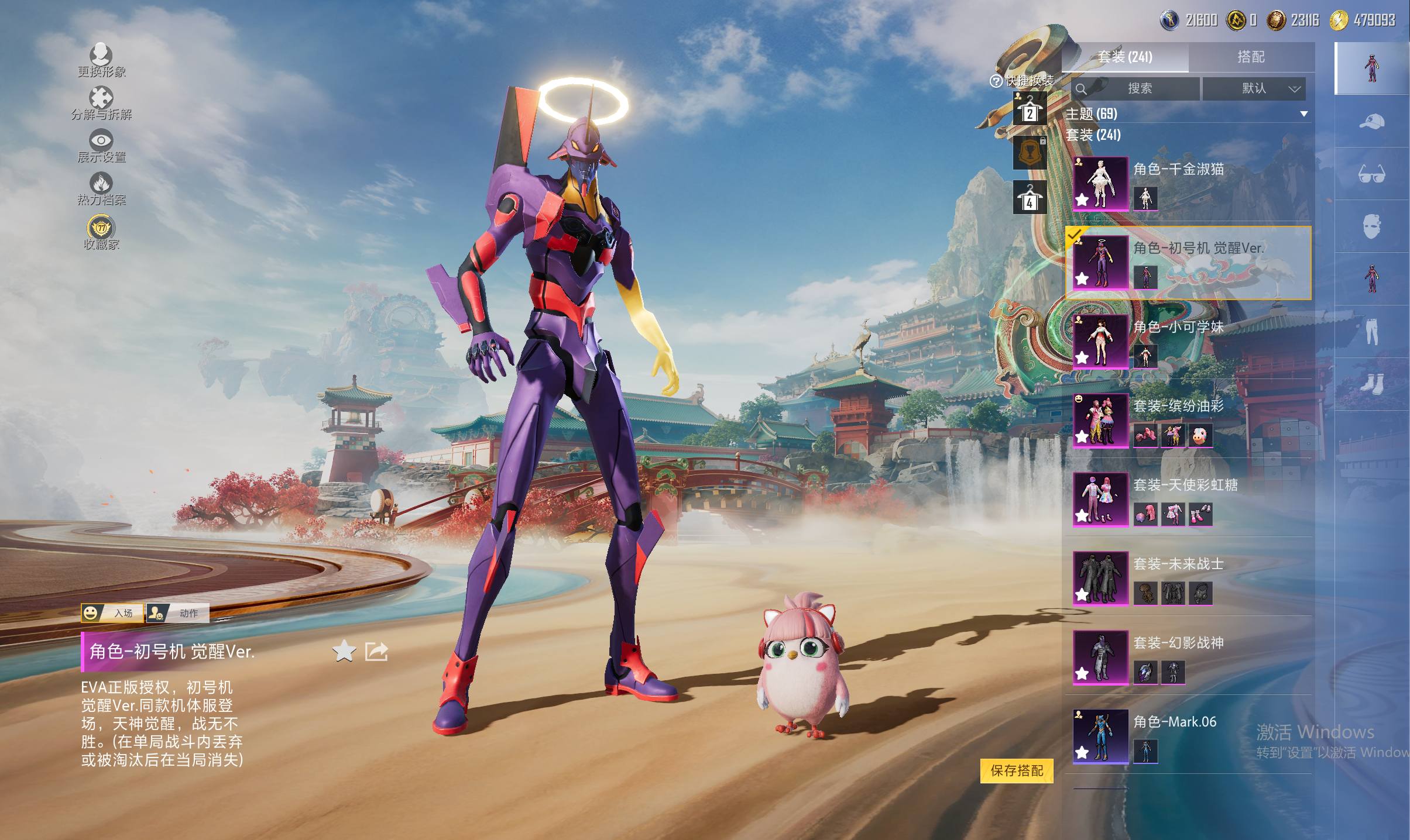Switch to the 搭配 tab
The image size is (1410, 840).
click(1250, 57)
